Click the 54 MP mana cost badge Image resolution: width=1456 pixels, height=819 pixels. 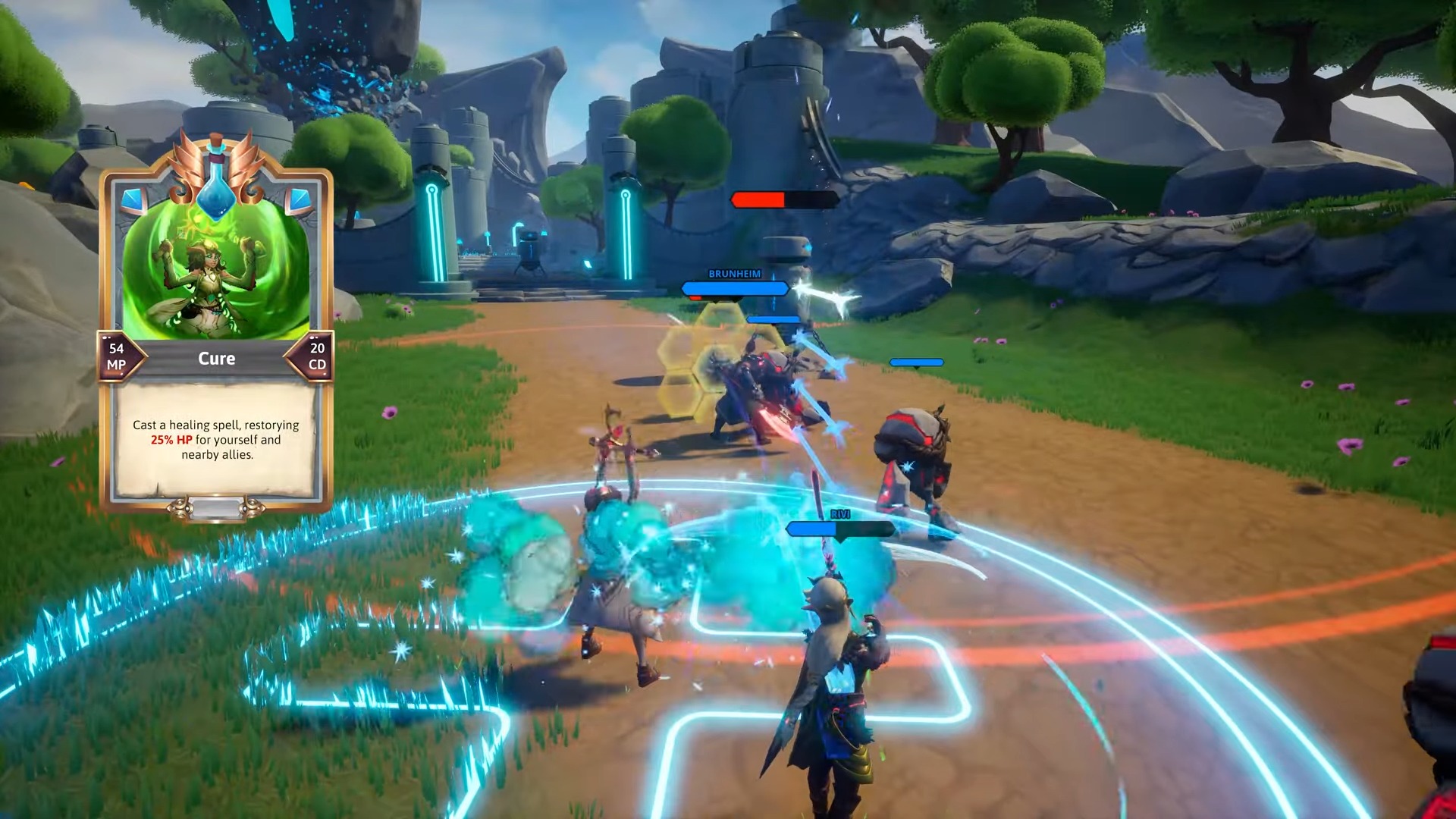pyautogui.click(x=115, y=355)
